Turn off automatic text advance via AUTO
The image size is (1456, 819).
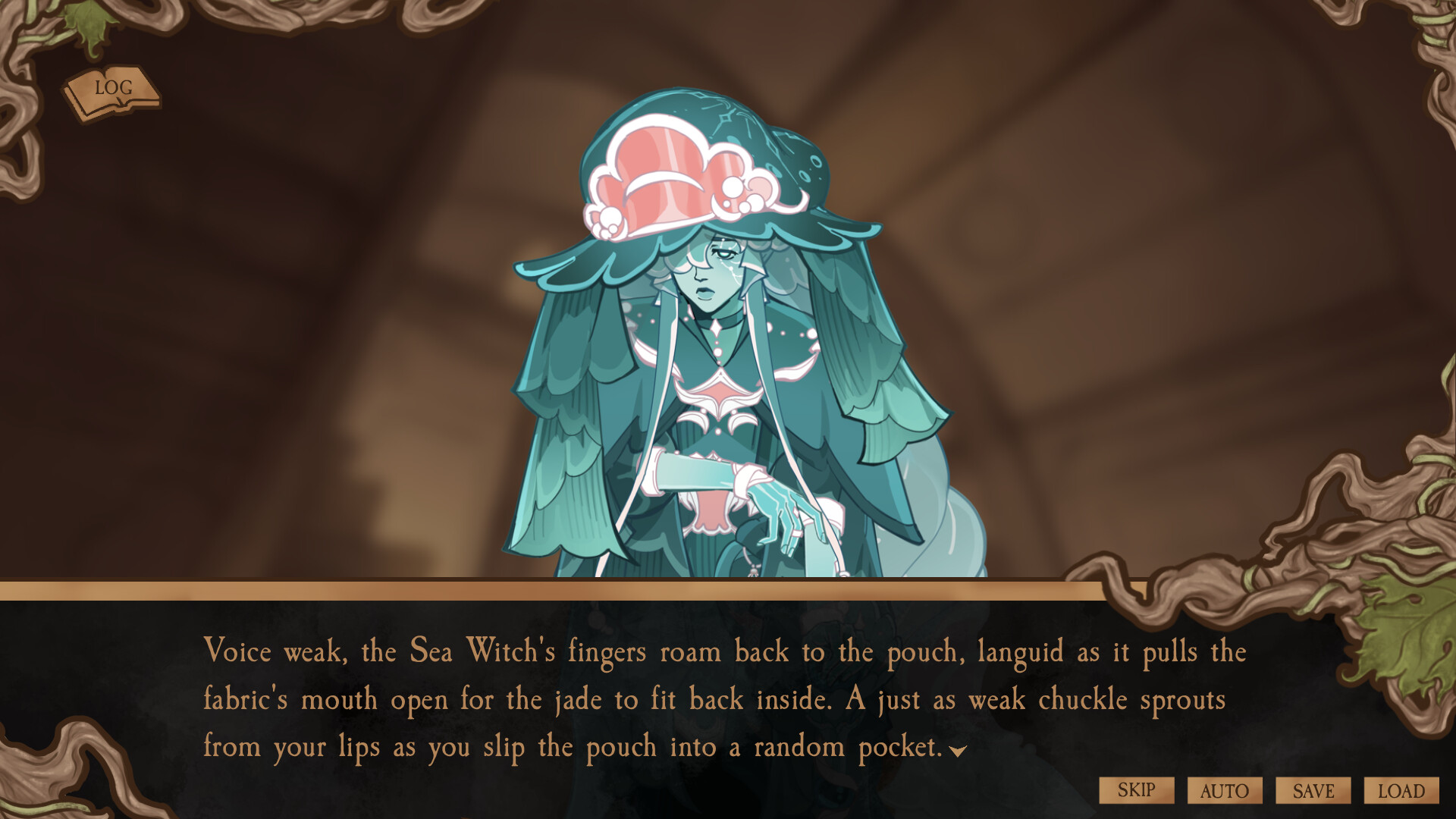pos(1224,789)
